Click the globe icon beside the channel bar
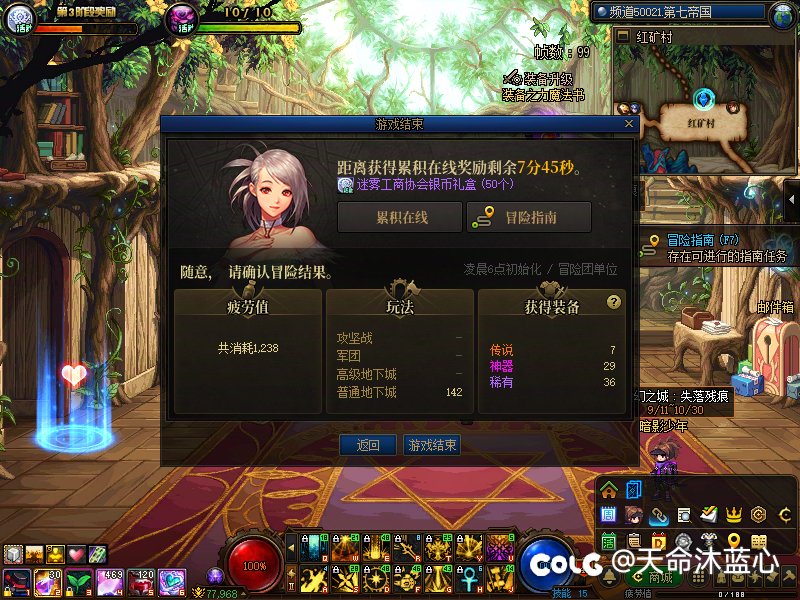Viewport: 800px width, 600px height. pyautogui.click(x=783, y=14)
